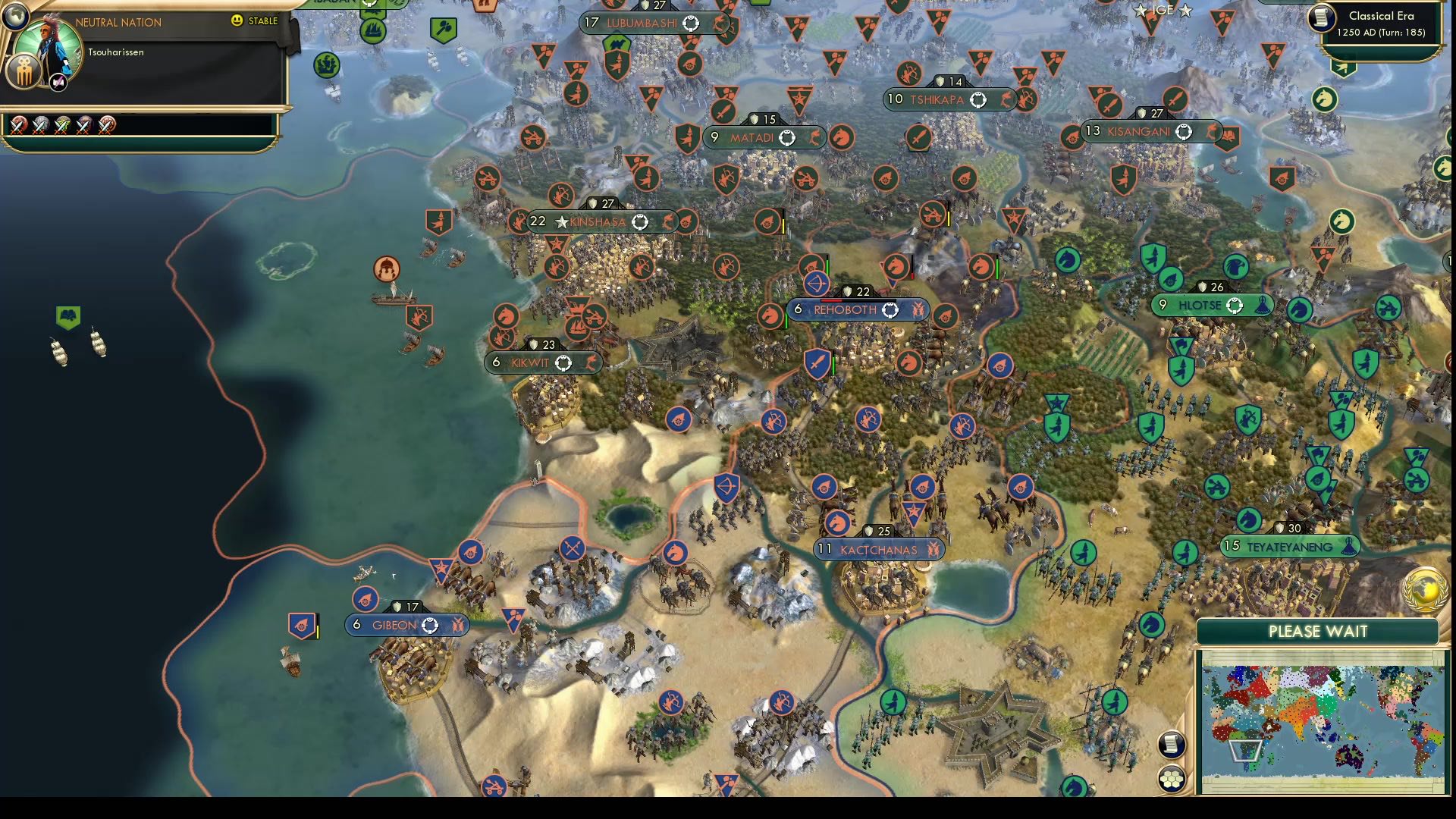Image resolution: width=1456 pixels, height=819 pixels.
Task: Open the notification log scroll icon
Action: 1171,744
